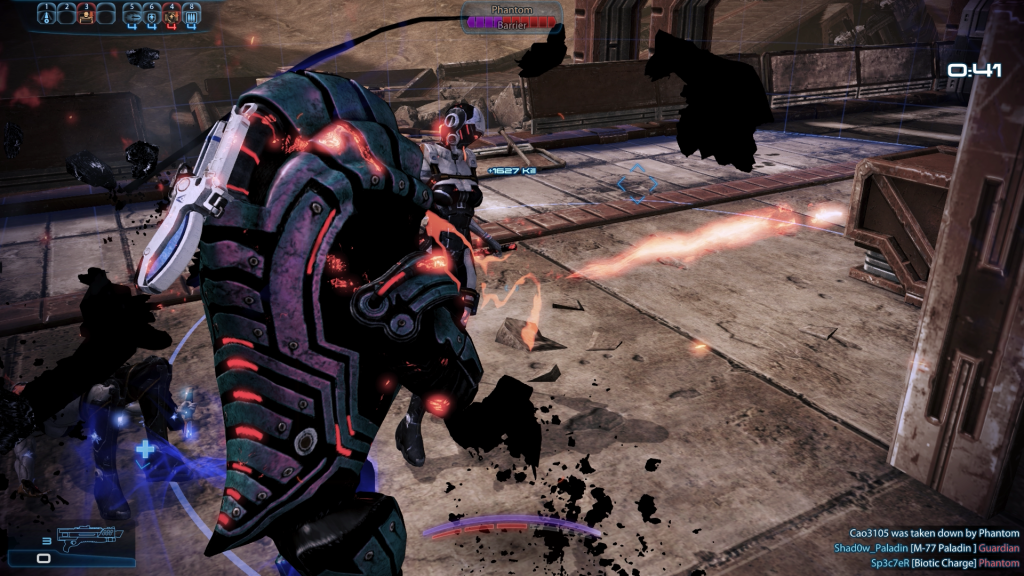
Task: Select the shield survival pack icon
Action: pos(151,14)
